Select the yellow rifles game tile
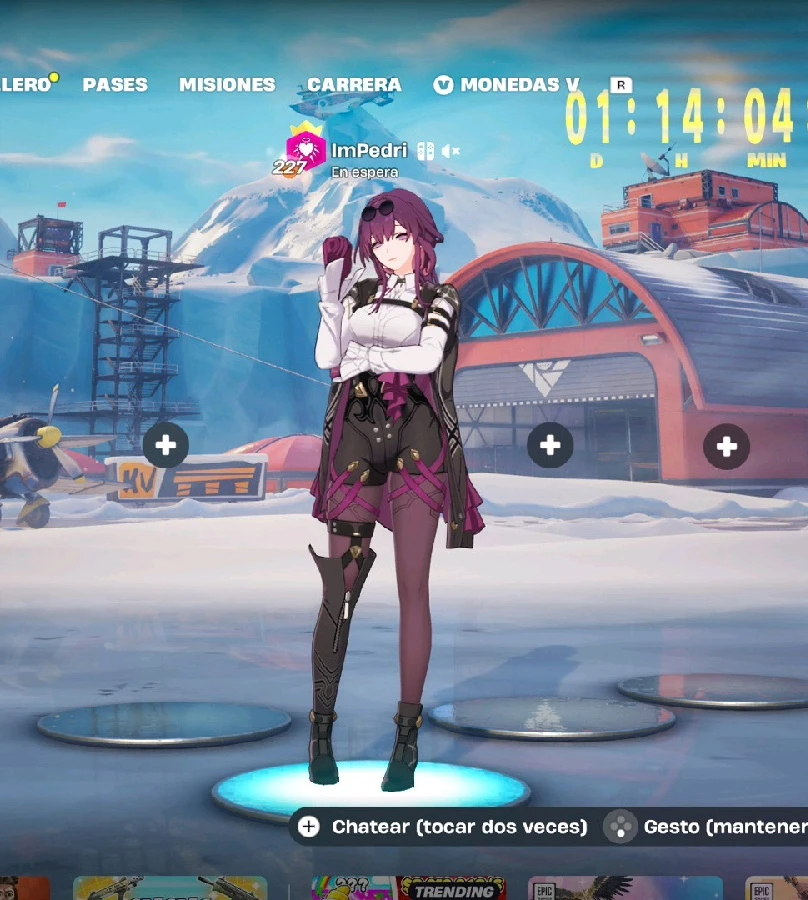Image resolution: width=808 pixels, height=900 pixels. (x=170, y=888)
